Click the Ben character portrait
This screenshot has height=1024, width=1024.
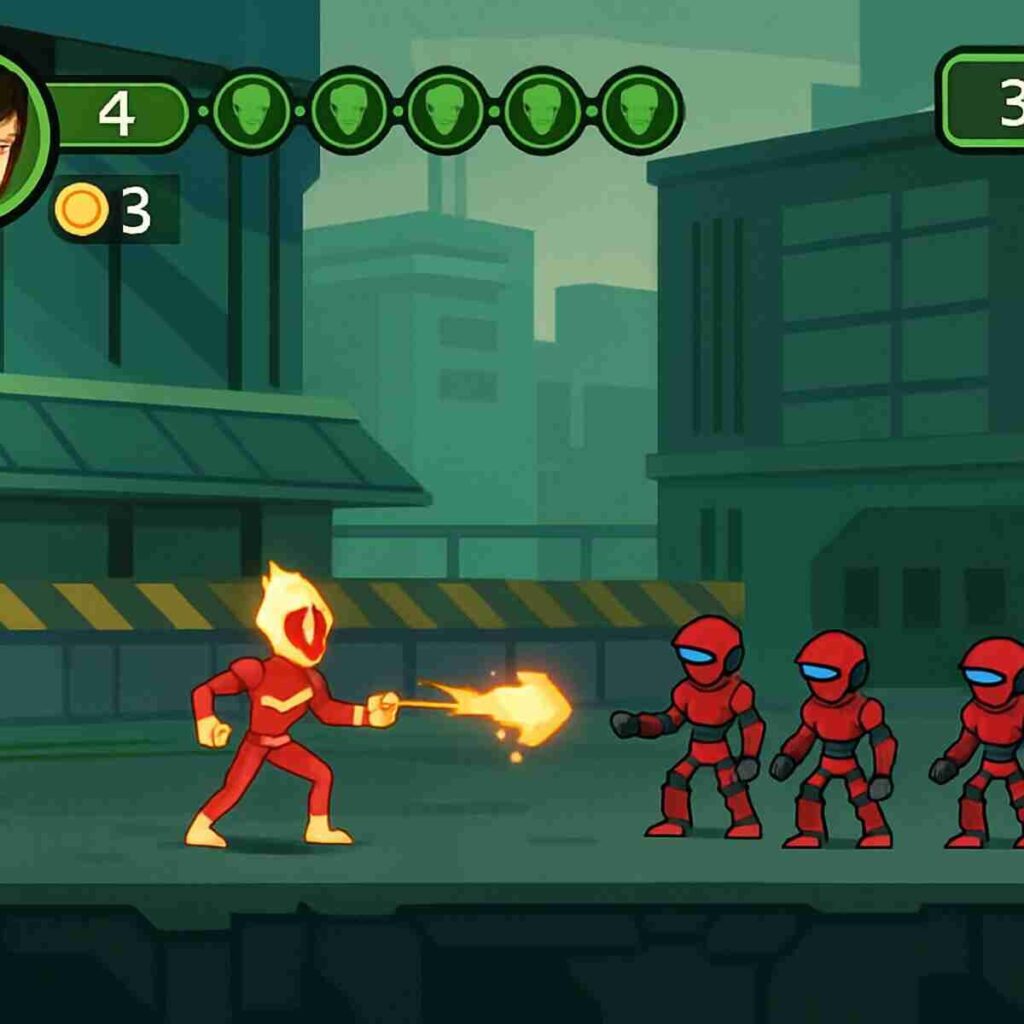tap(14, 135)
